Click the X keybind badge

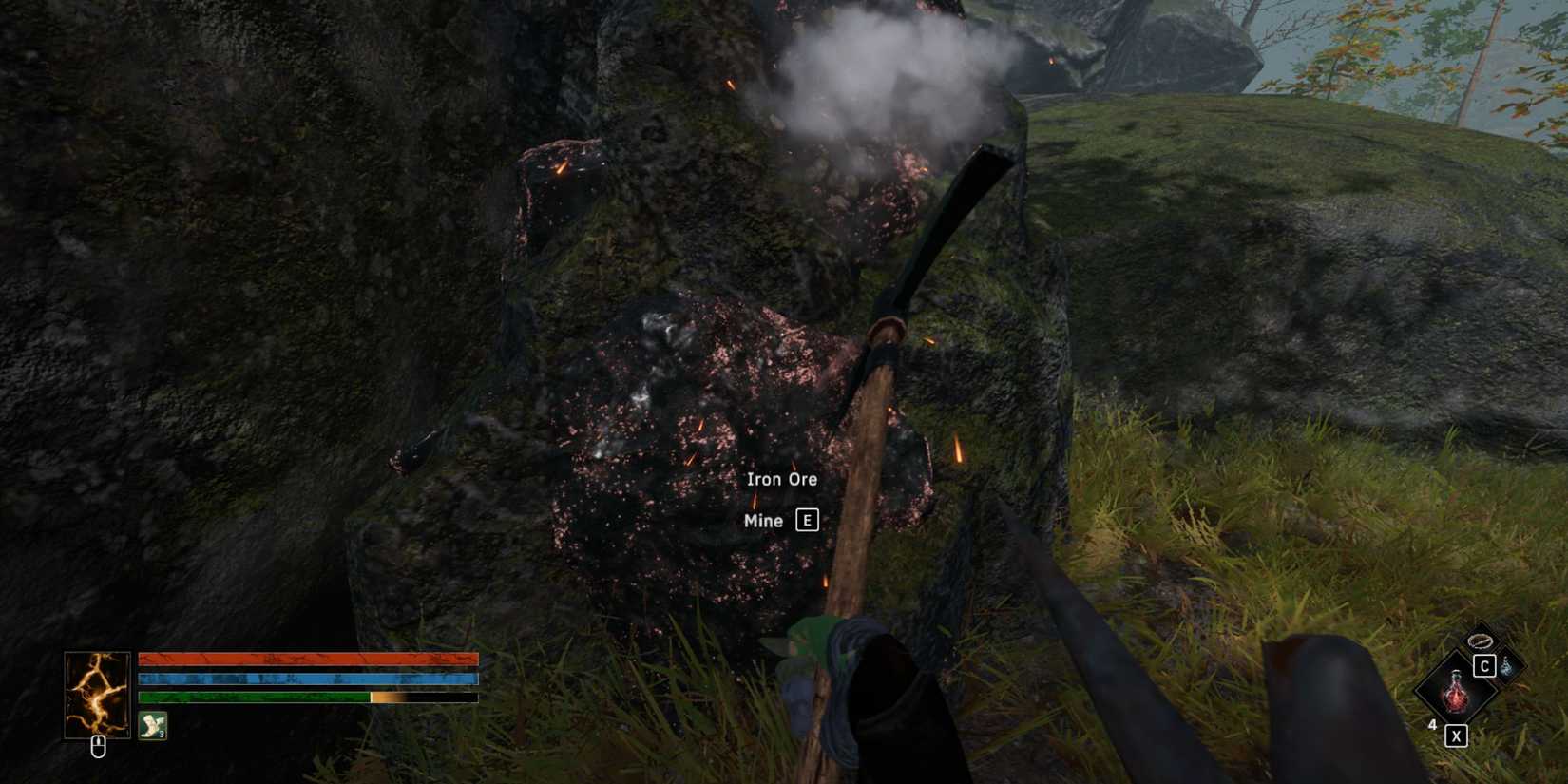(x=1456, y=736)
